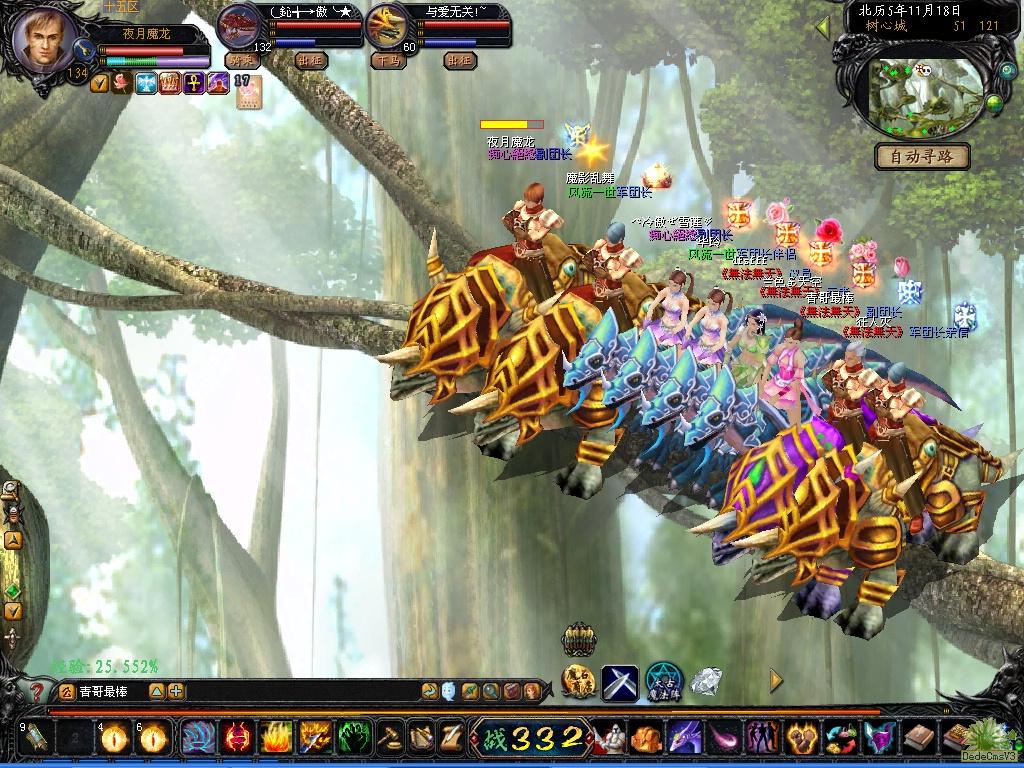Use the flame skill in the hotbar
Viewport: 1024px width, 768px height.
(276, 737)
